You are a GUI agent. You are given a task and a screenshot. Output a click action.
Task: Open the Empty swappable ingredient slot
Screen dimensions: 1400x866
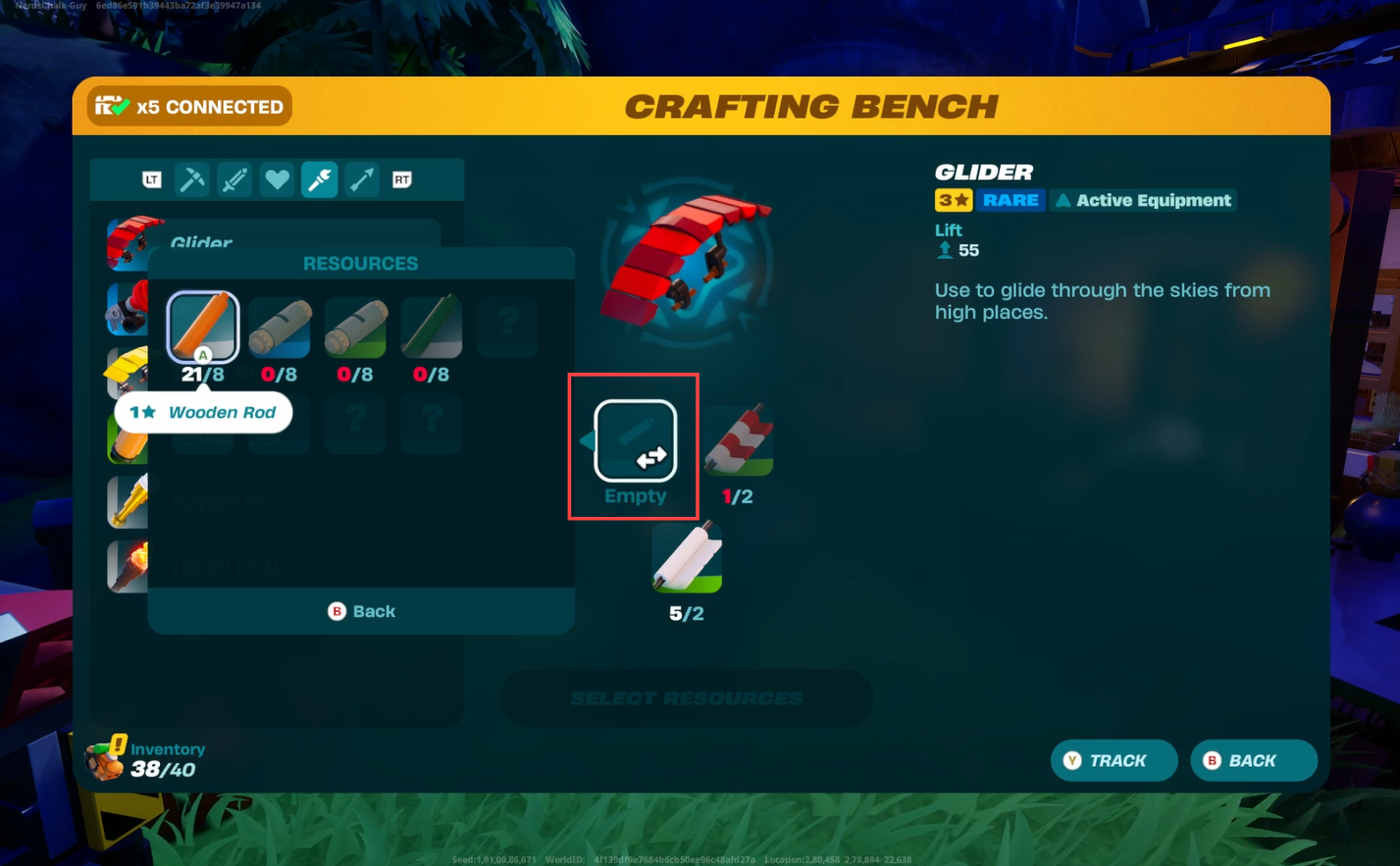(635, 442)
